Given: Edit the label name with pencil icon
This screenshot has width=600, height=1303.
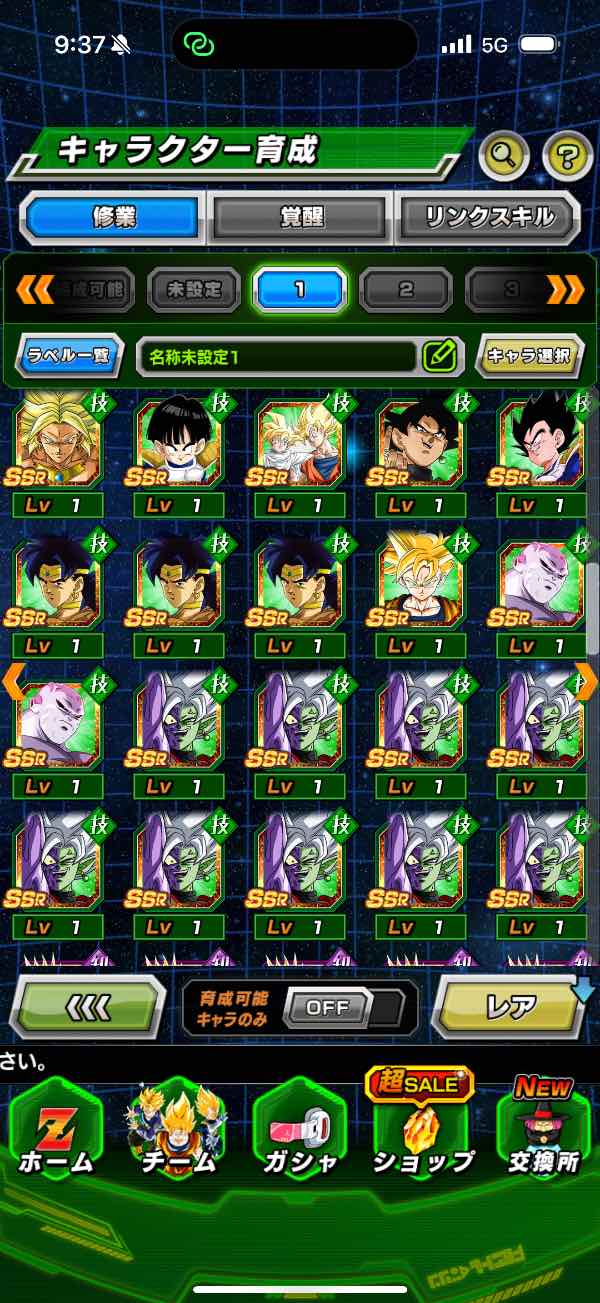Looking at the screenshot, I should coord(440,355).
